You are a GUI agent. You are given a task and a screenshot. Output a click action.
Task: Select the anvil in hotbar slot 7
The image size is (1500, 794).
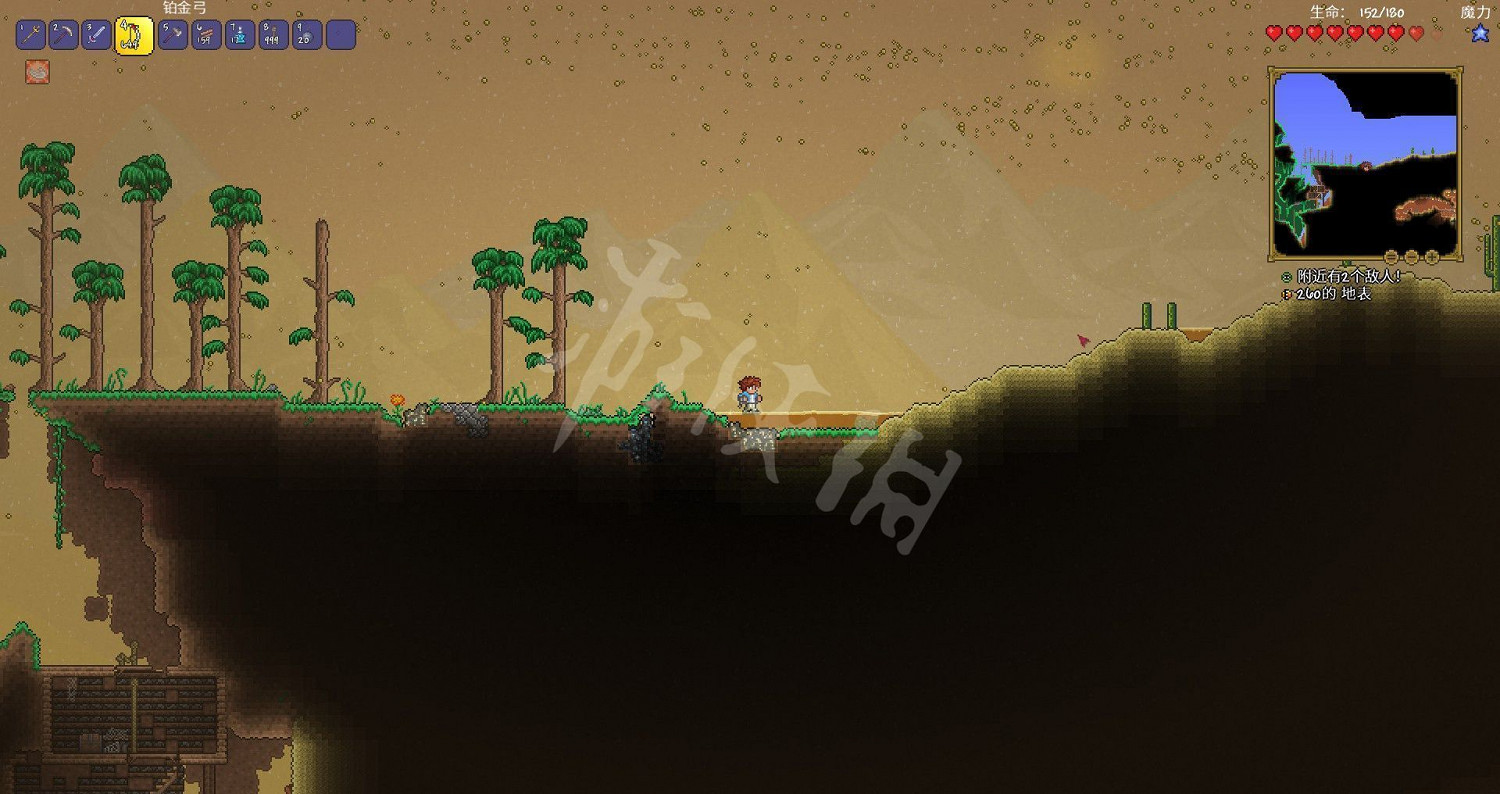(240, 34)
